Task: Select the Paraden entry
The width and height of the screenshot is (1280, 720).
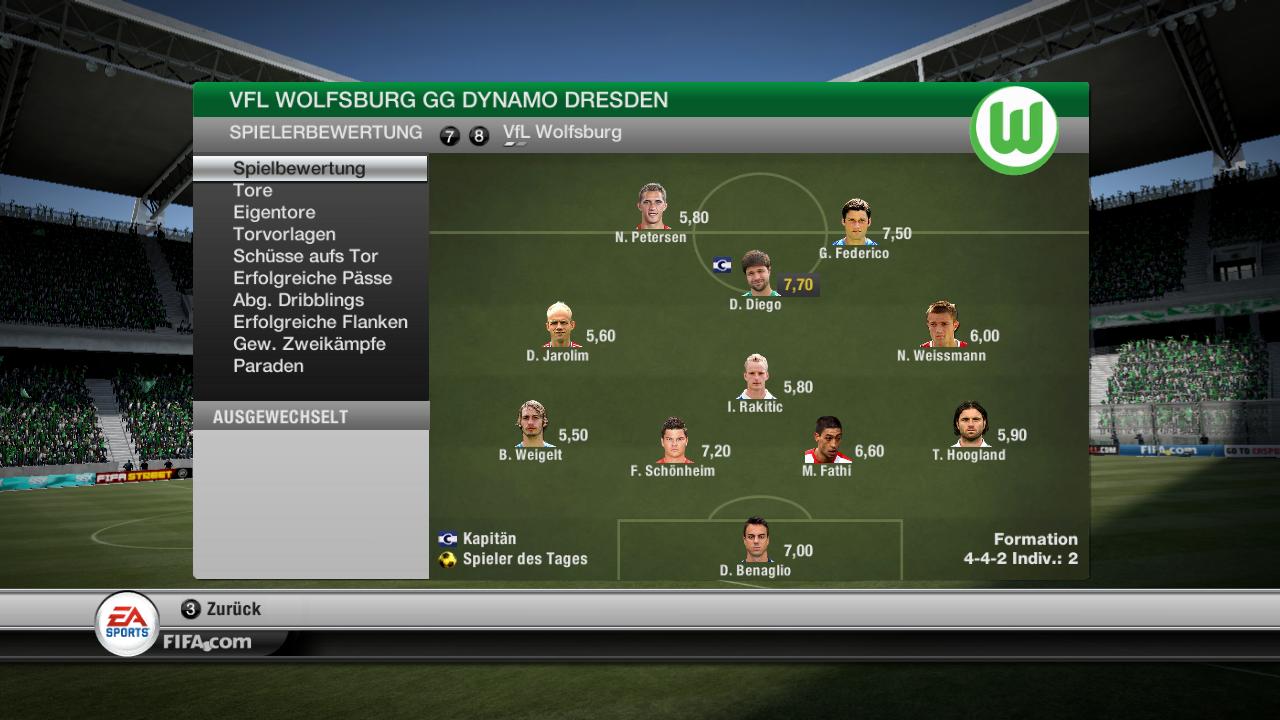Action: [x=268, y=366]
